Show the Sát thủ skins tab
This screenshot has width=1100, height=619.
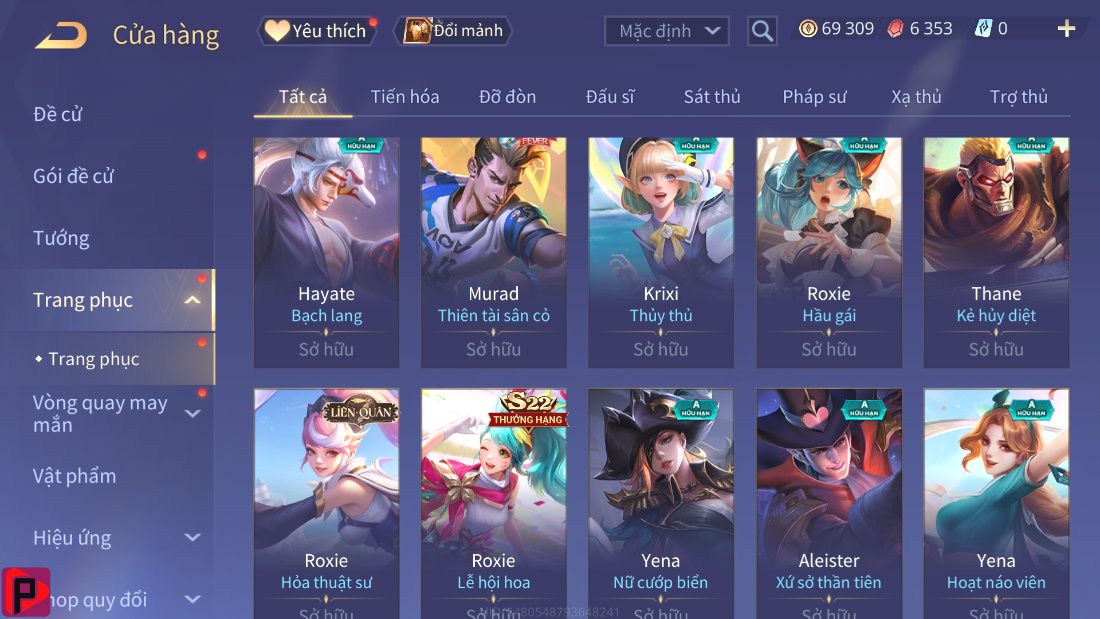(712, 97)
